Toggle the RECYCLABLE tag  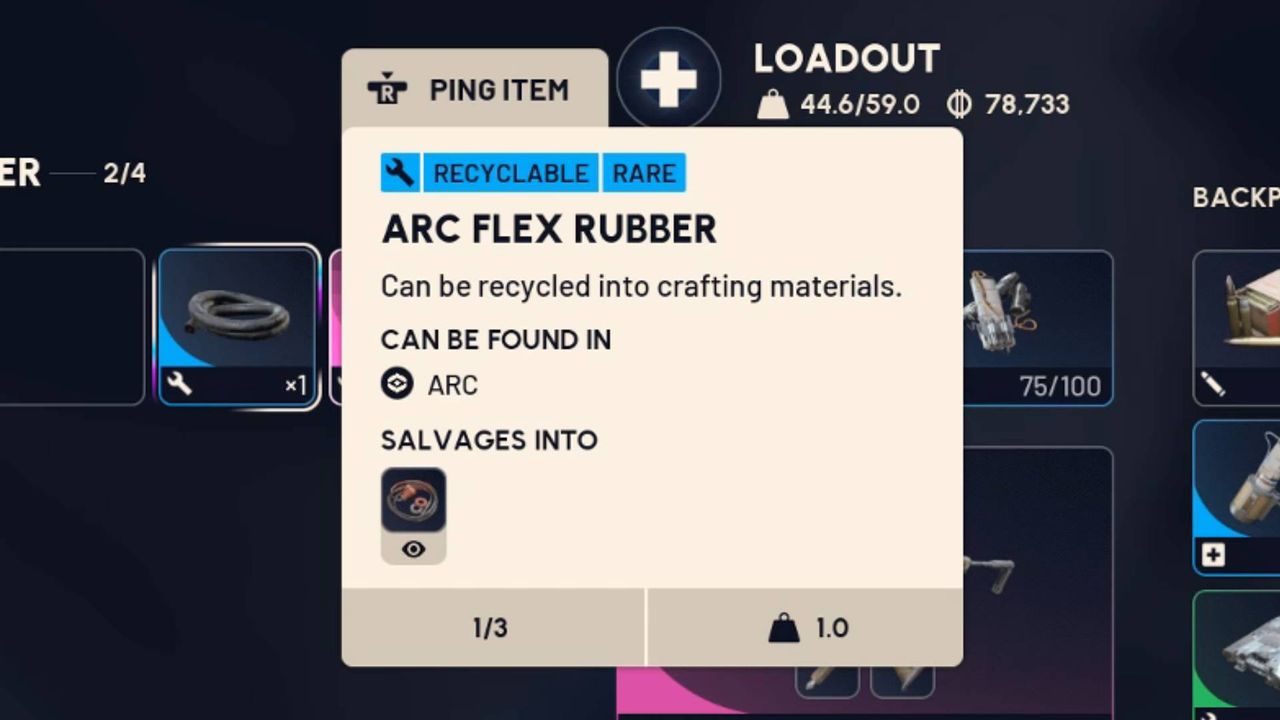click(x=509, y=172)
